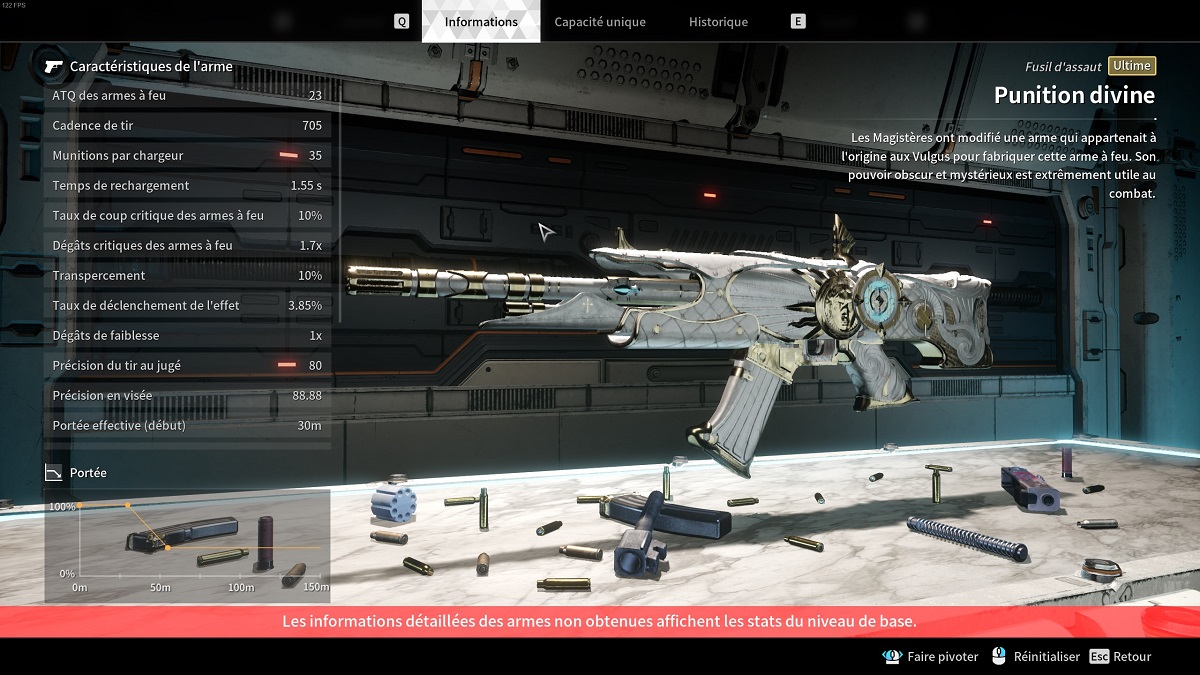Select the Précision du tir au jugé row

[187, 366]
